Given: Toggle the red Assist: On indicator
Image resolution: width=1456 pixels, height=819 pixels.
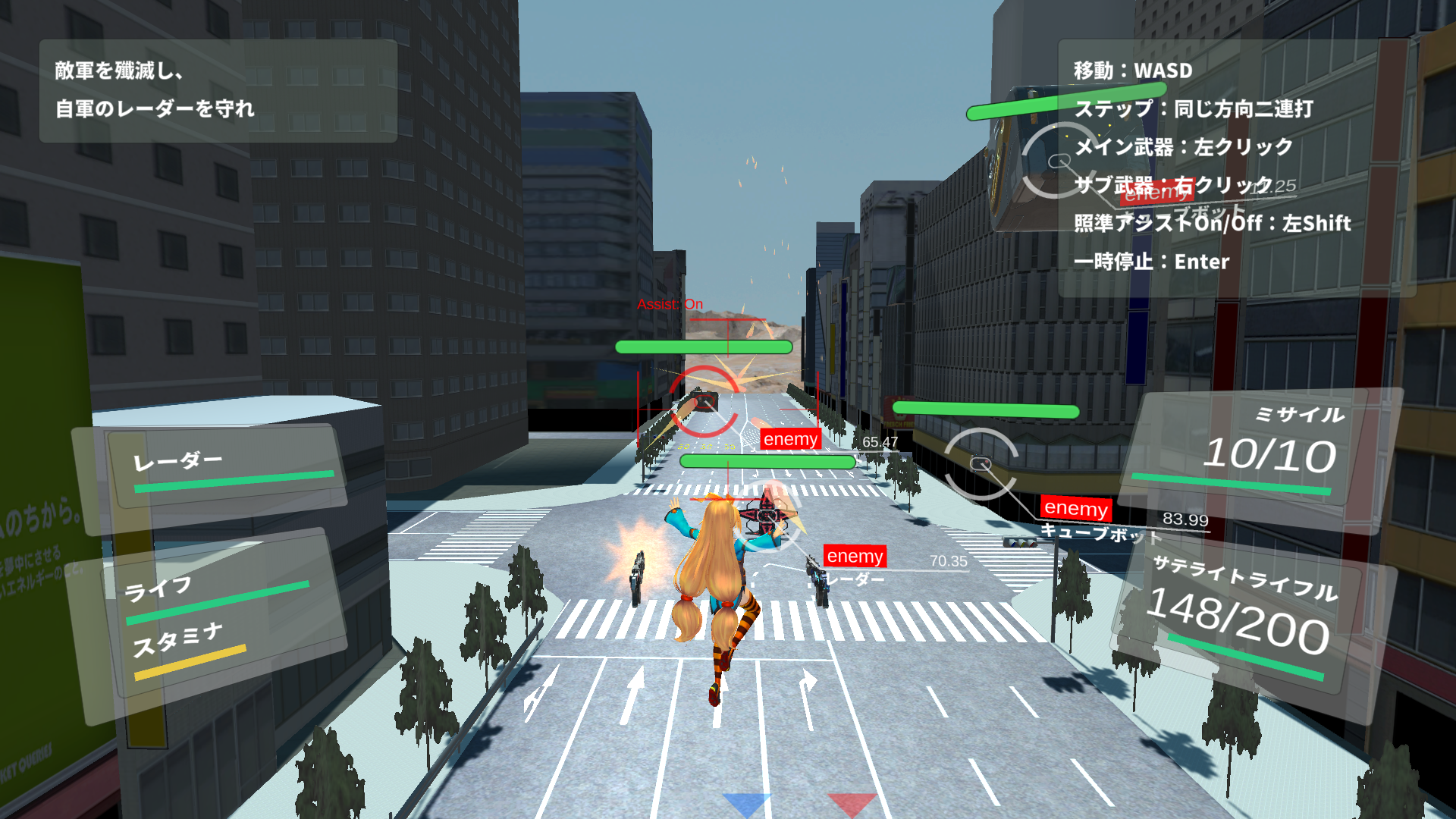Looking at the screenshot, I should click(670, 305).
